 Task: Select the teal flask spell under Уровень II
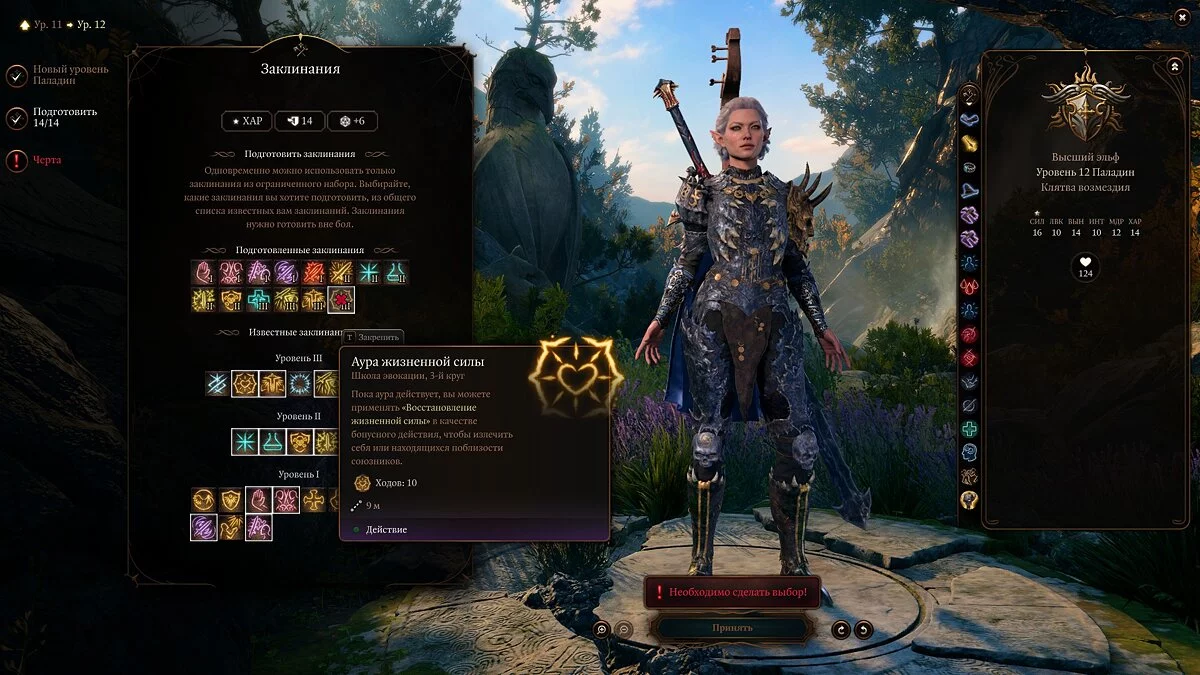(x=272, y=442)
